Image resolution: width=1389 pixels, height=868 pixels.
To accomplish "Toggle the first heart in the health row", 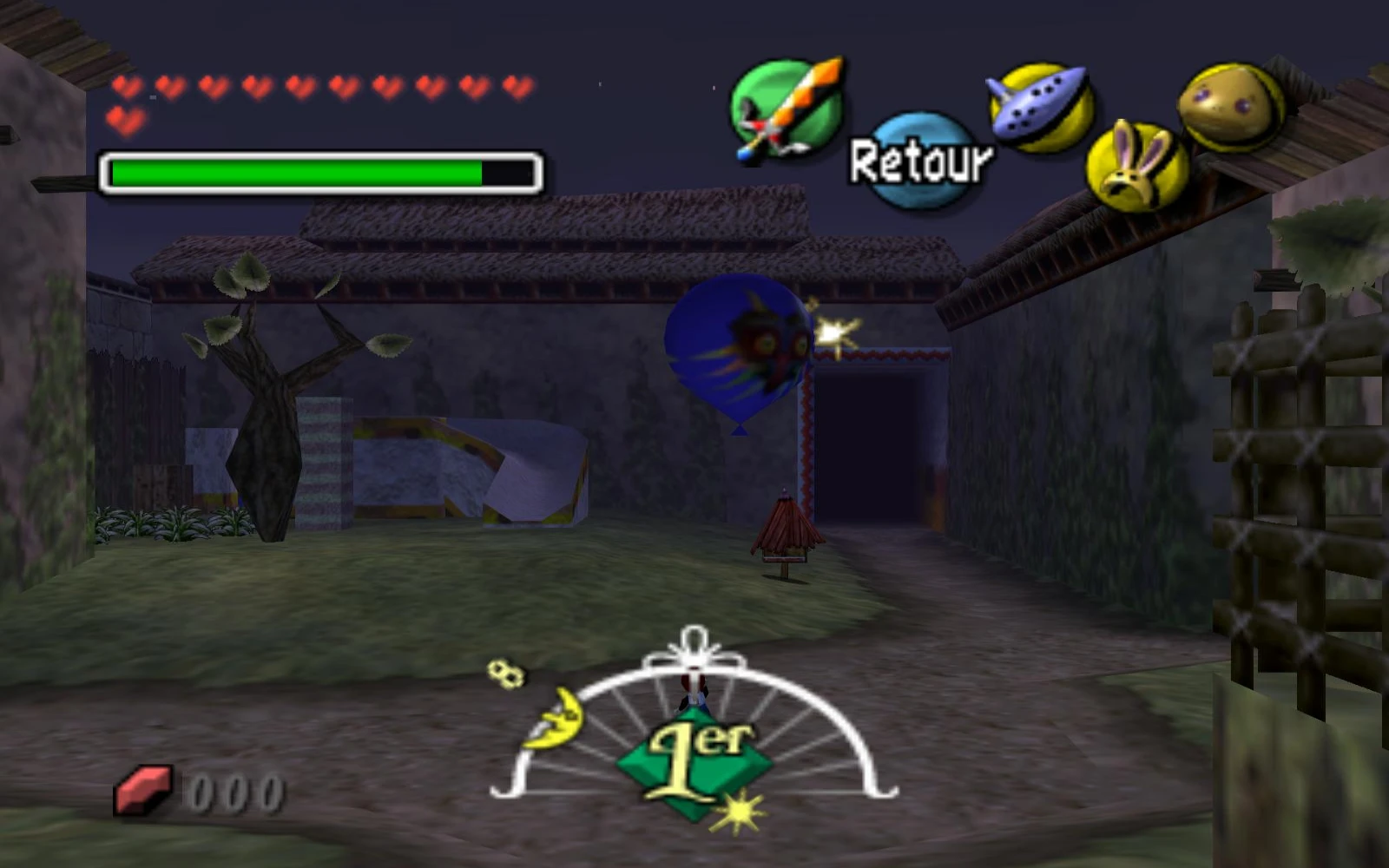I will (x=126, y=87).
